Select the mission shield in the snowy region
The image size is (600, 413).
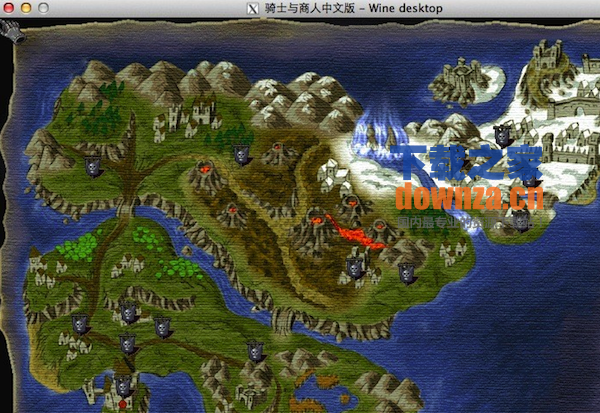(503, 131)
